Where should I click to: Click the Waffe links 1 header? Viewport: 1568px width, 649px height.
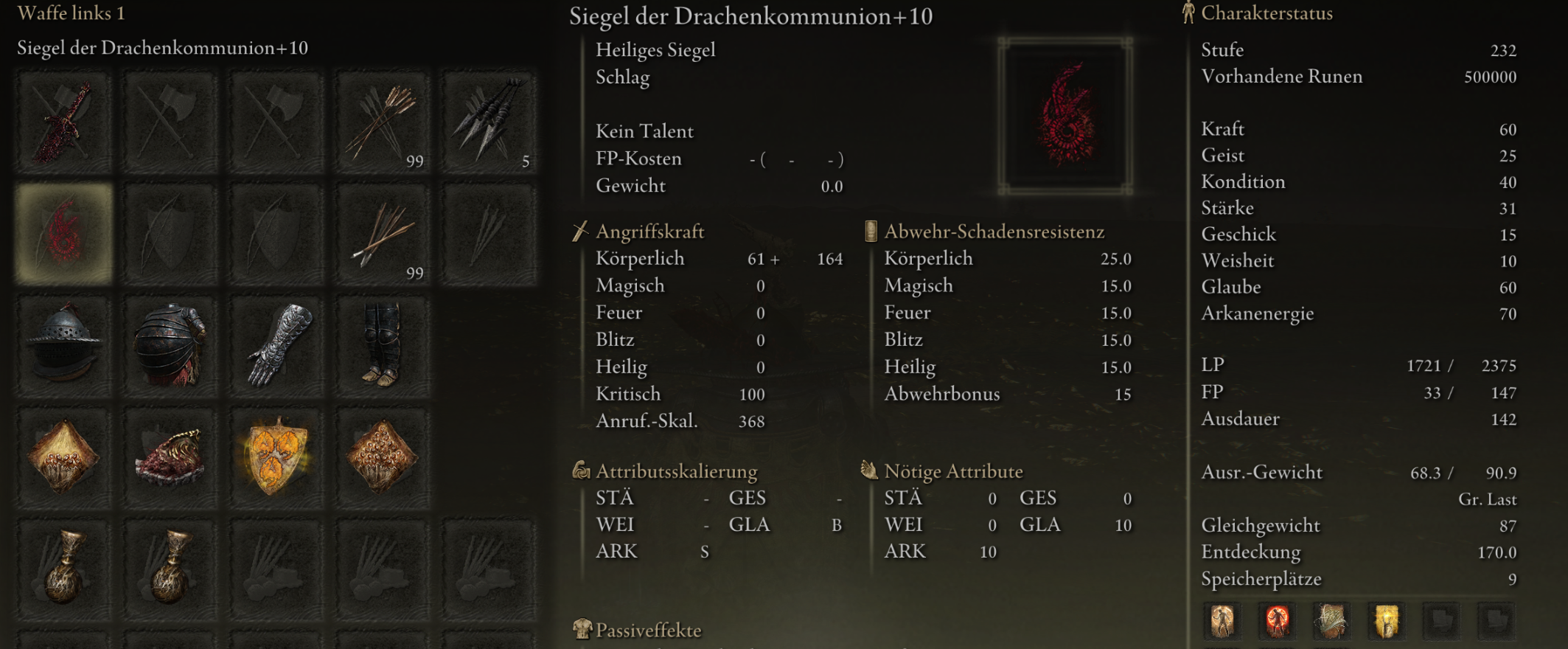(x=70, y=13)
